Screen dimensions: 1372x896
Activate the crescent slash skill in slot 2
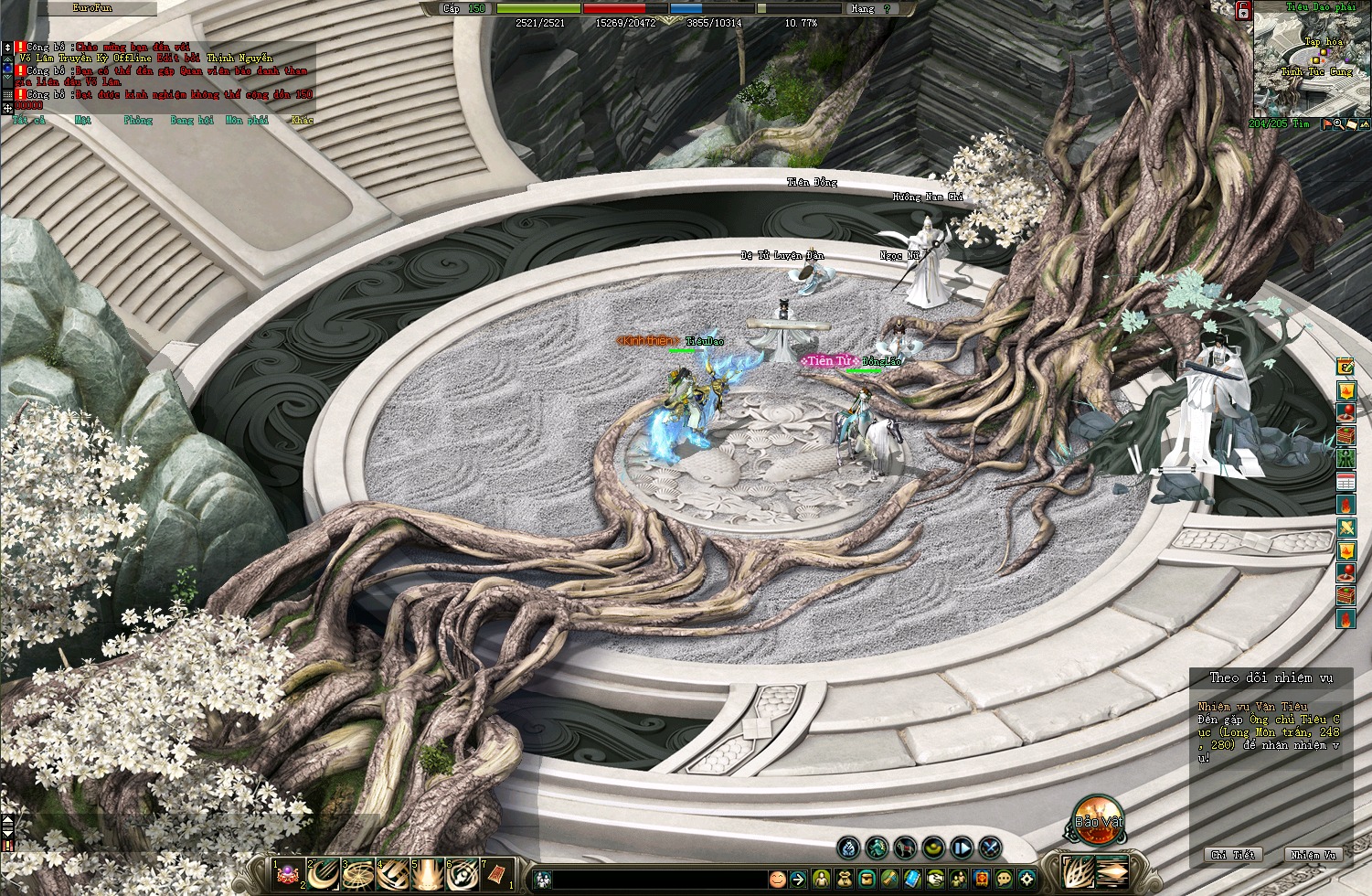[x=324, y=874]
